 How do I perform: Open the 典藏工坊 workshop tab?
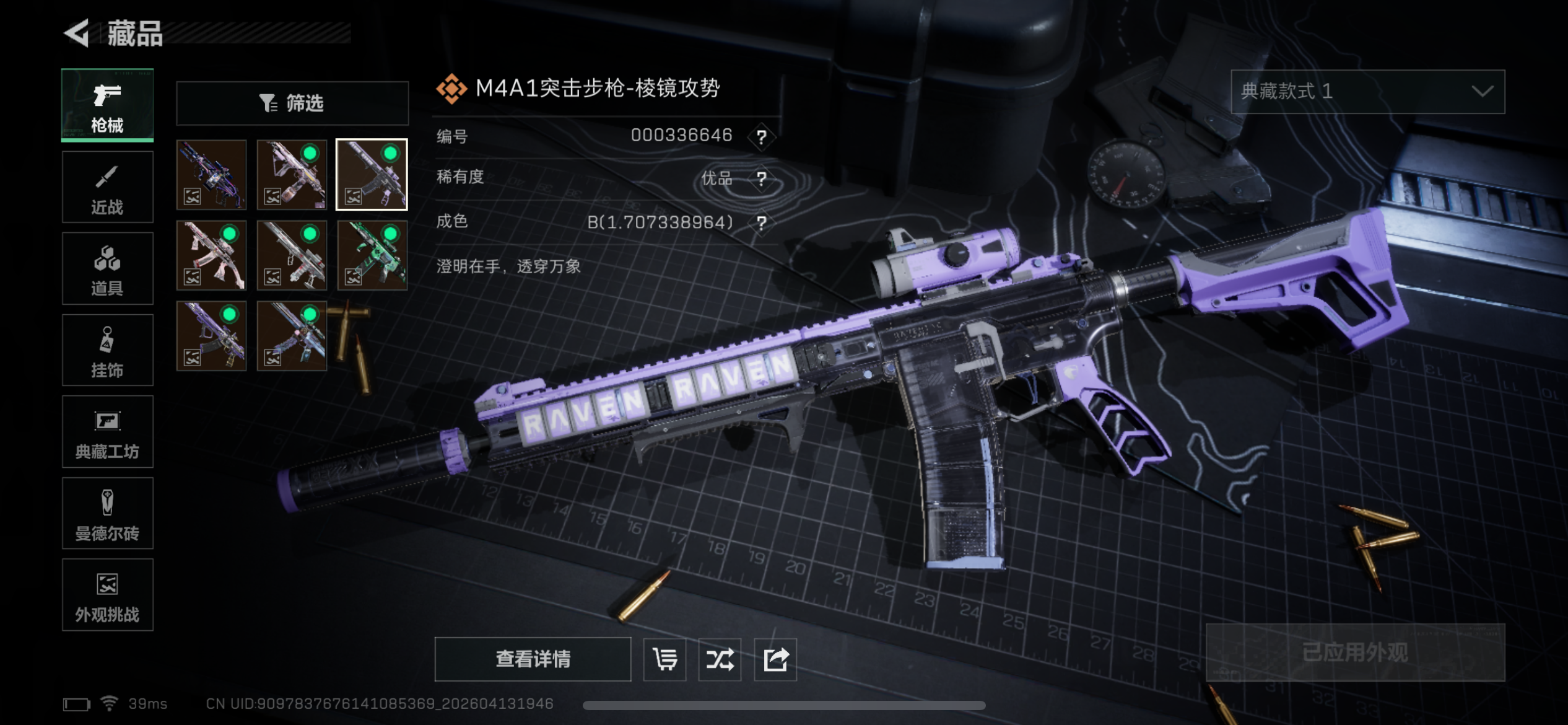tap(107, 432)
